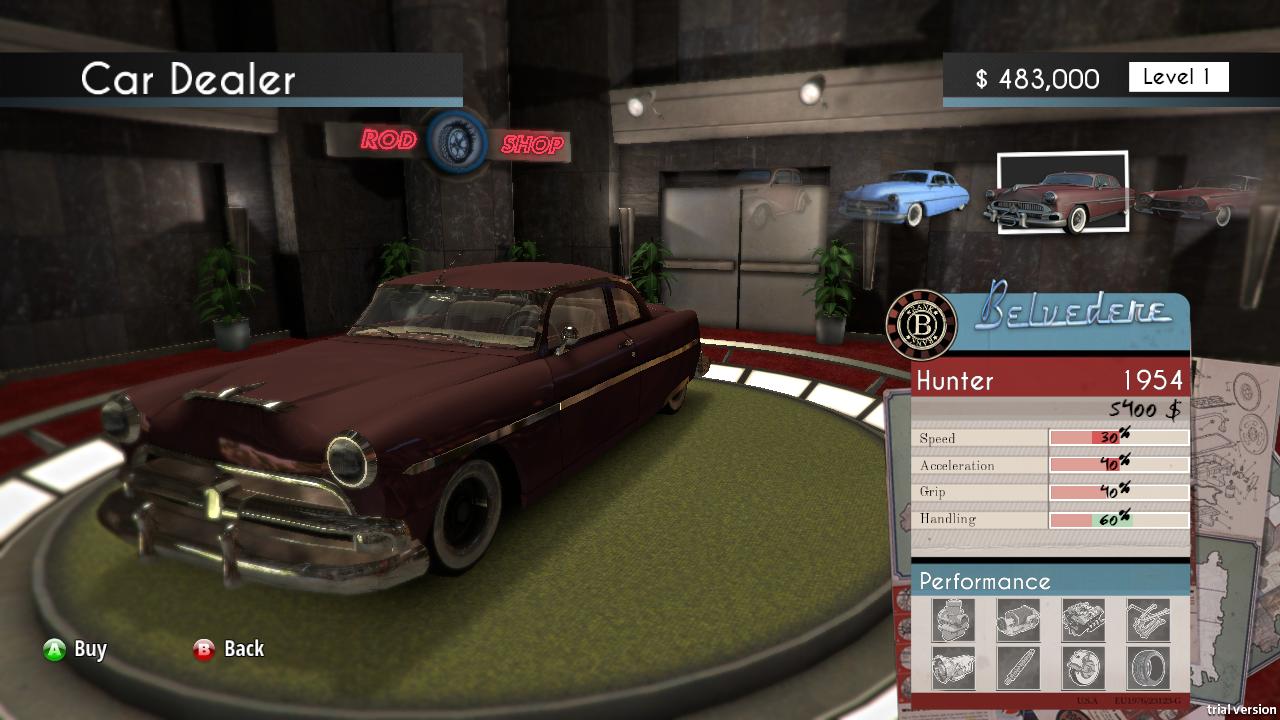
Task: Select the carburetor upgrade icon
Action: (953, 619)
